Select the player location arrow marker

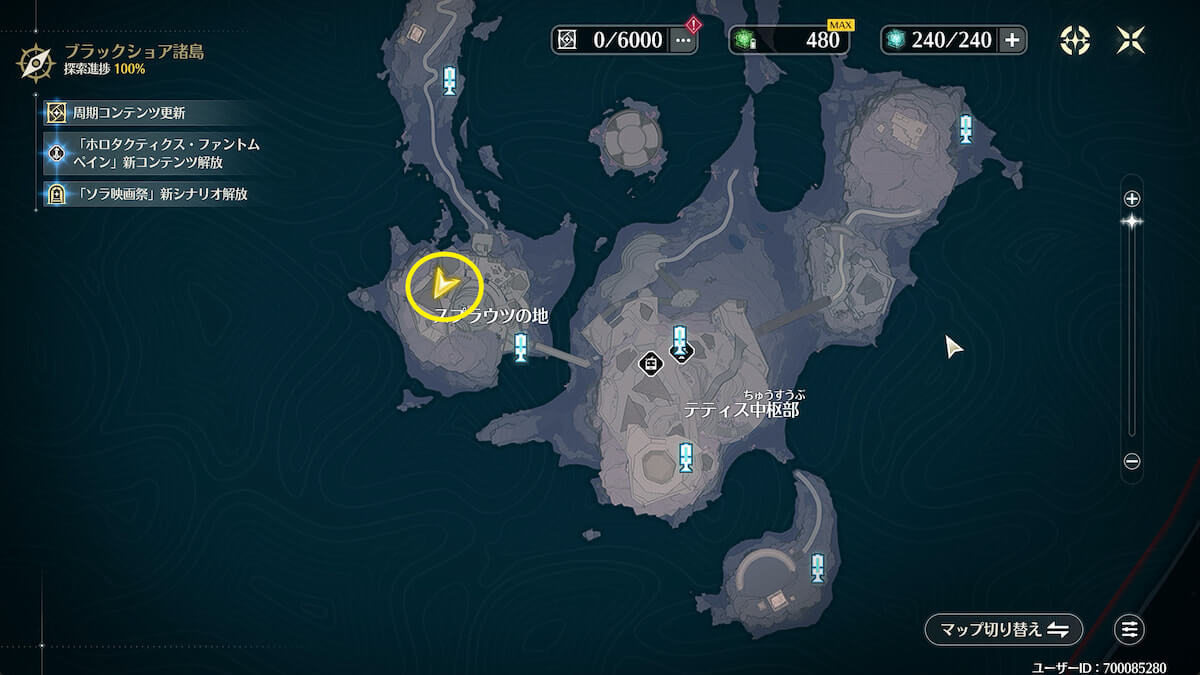tap(444, 287)
